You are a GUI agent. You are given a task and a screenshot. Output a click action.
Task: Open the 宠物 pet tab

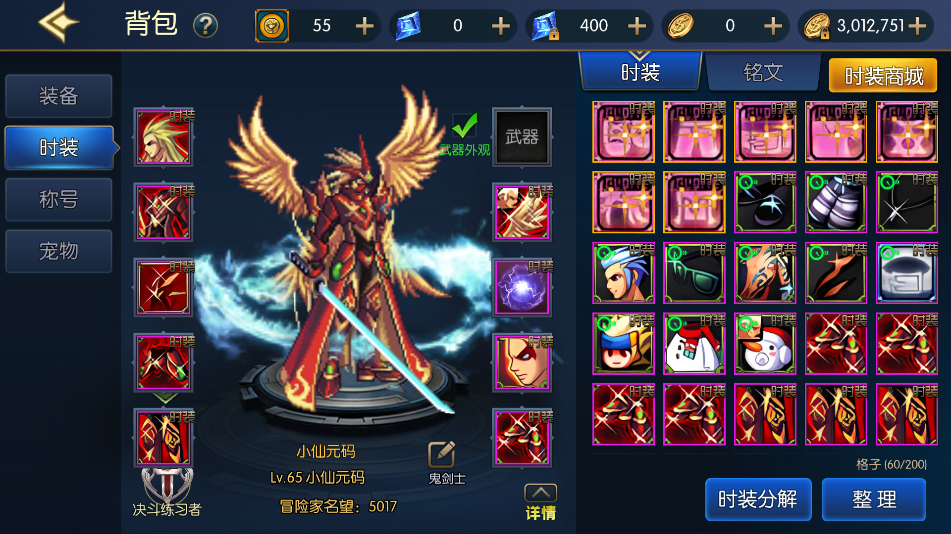click(x=58, y=251)
